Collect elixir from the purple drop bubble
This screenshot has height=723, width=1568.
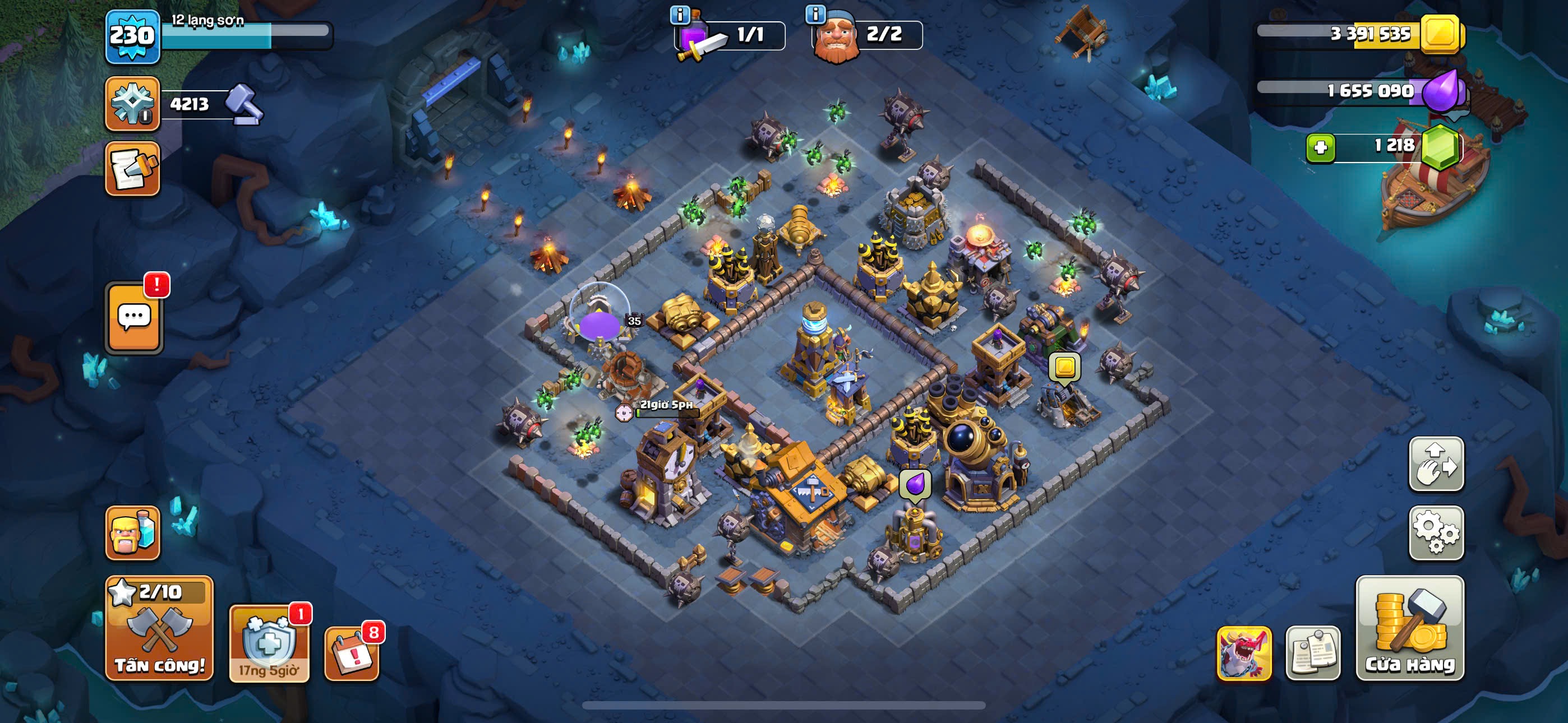(x=915, y=485)
